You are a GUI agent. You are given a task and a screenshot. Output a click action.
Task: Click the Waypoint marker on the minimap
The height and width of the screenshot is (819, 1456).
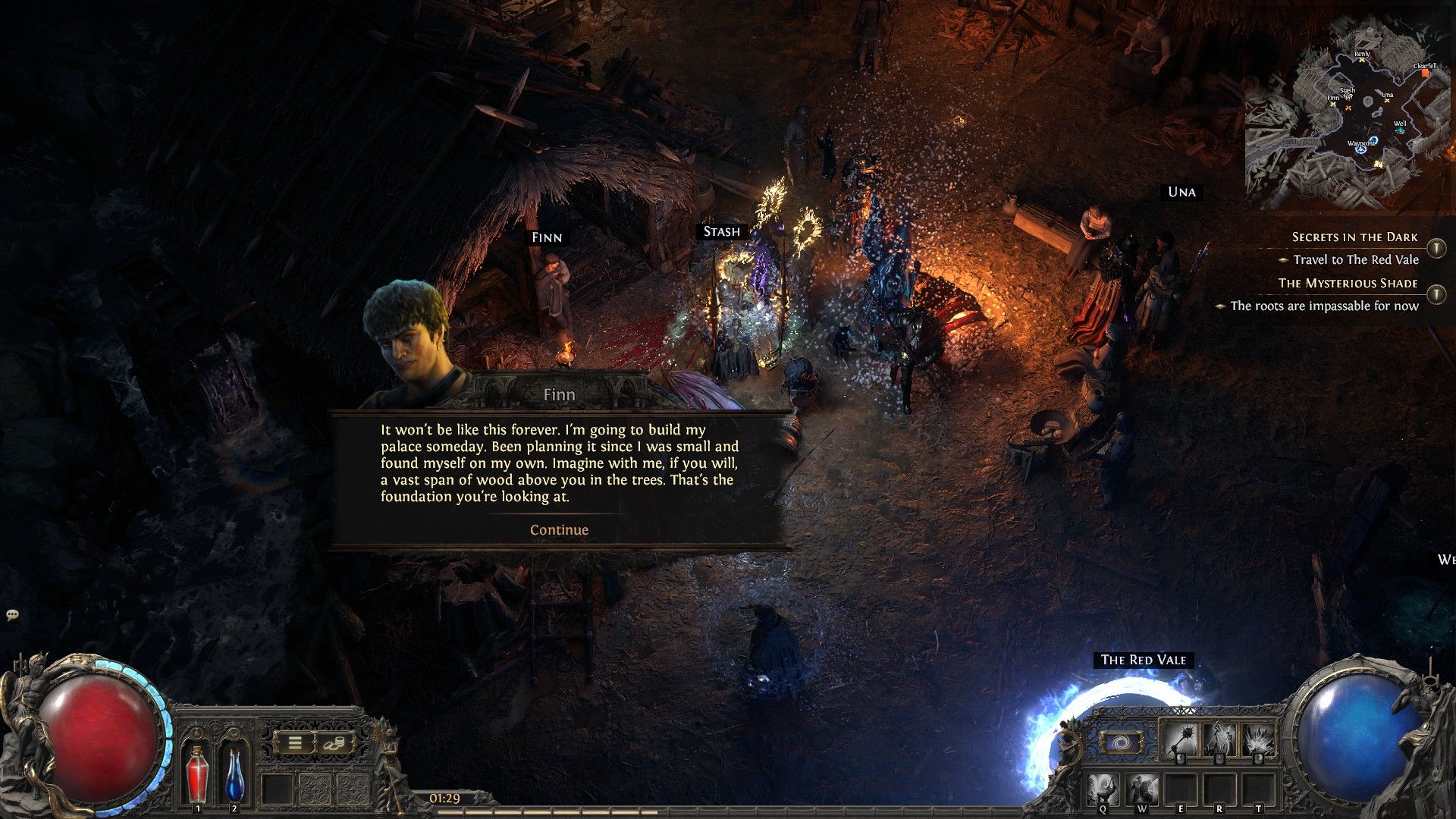pyautogui.click(x=1360, y=149)
